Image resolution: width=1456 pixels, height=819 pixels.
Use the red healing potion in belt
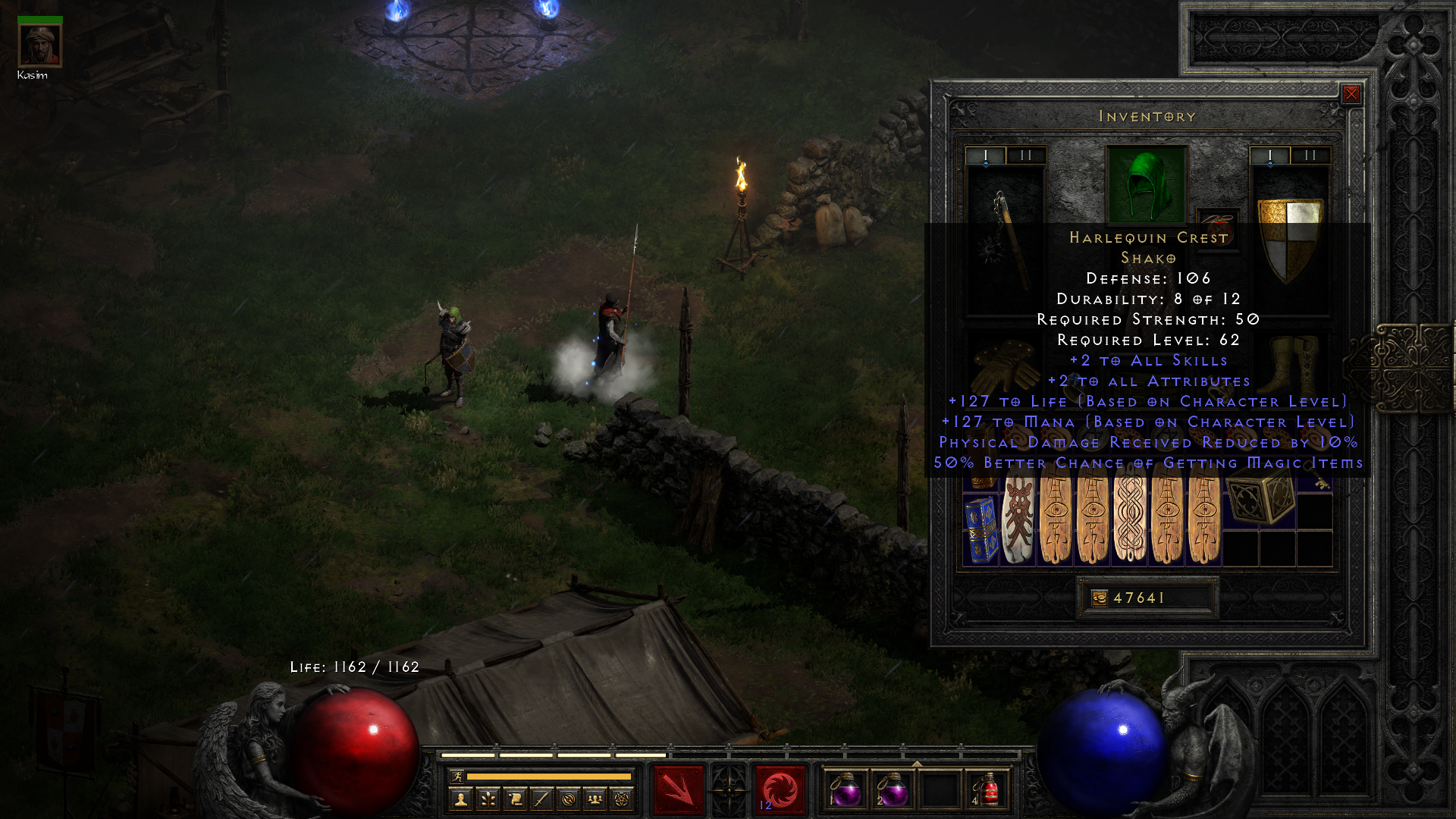pyautogui.click(x=987, y=790)
